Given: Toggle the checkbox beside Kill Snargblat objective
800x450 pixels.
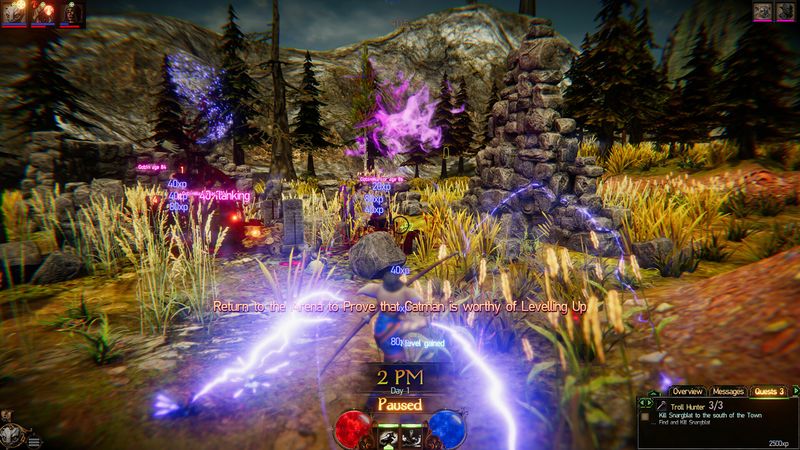Looking at the screenshot, I should click(x=647, y=417).
